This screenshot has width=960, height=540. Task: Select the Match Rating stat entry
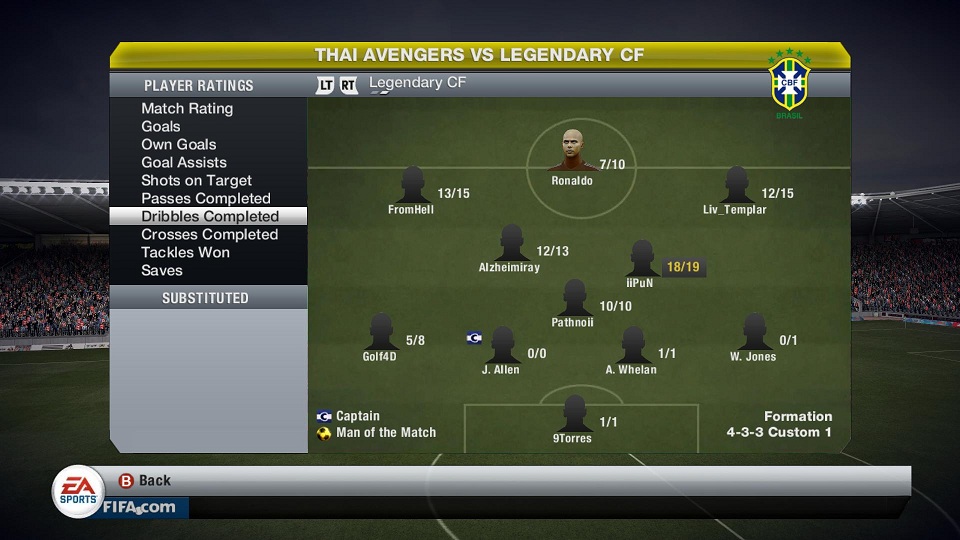[187, 108]
